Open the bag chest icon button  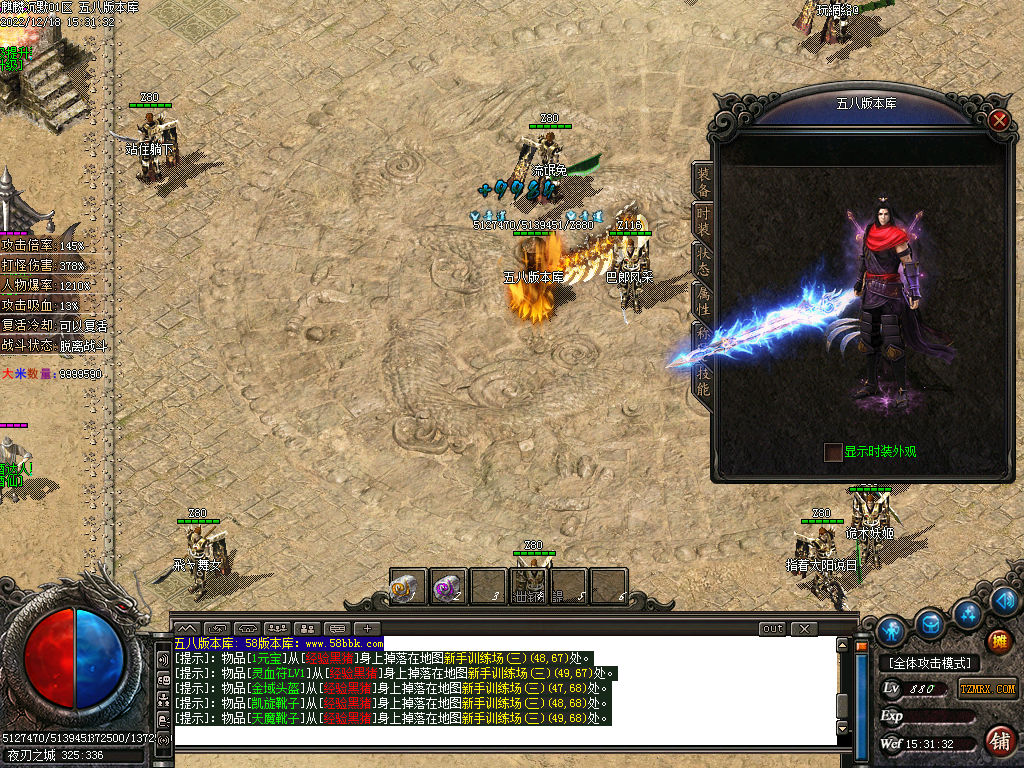931,624
